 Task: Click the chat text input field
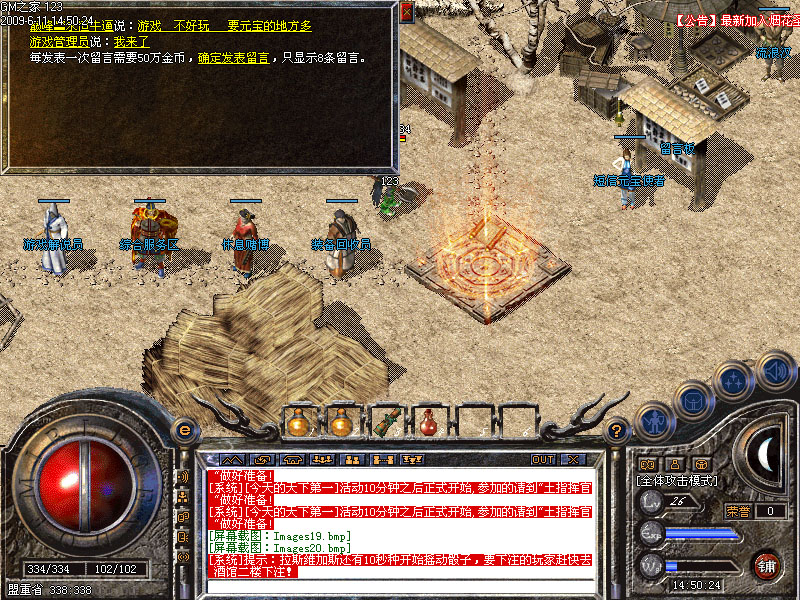click(x=400, y=585)
